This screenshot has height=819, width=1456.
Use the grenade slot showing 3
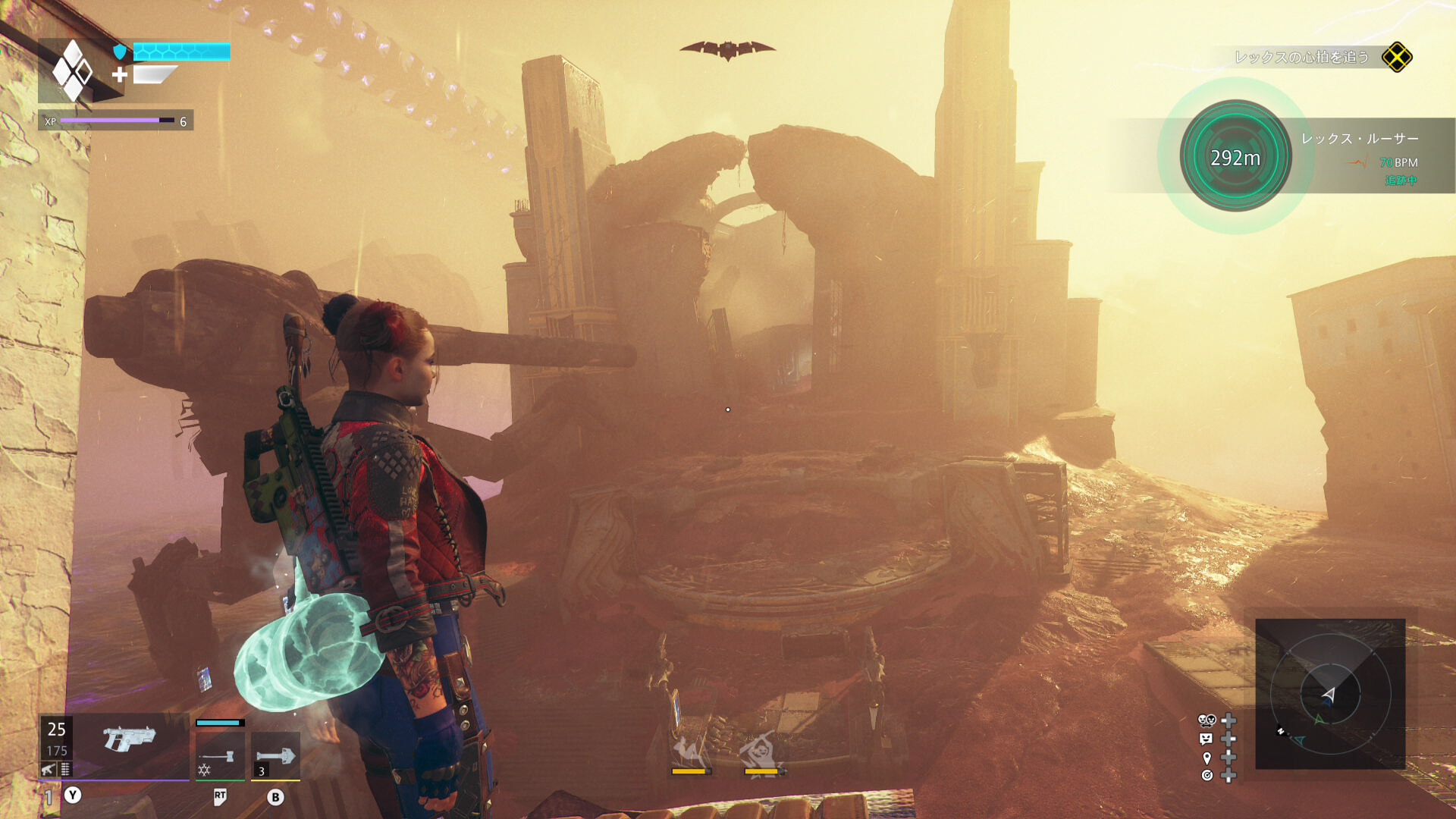point(275,755)
